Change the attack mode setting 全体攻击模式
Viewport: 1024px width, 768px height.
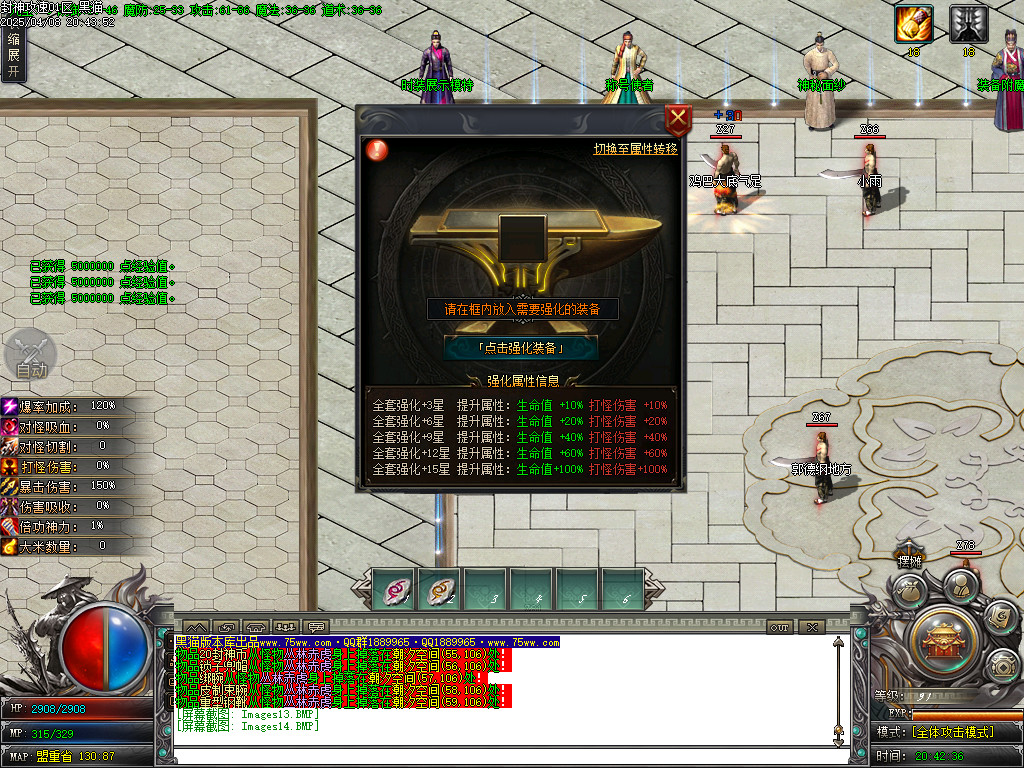pos(950,732)
